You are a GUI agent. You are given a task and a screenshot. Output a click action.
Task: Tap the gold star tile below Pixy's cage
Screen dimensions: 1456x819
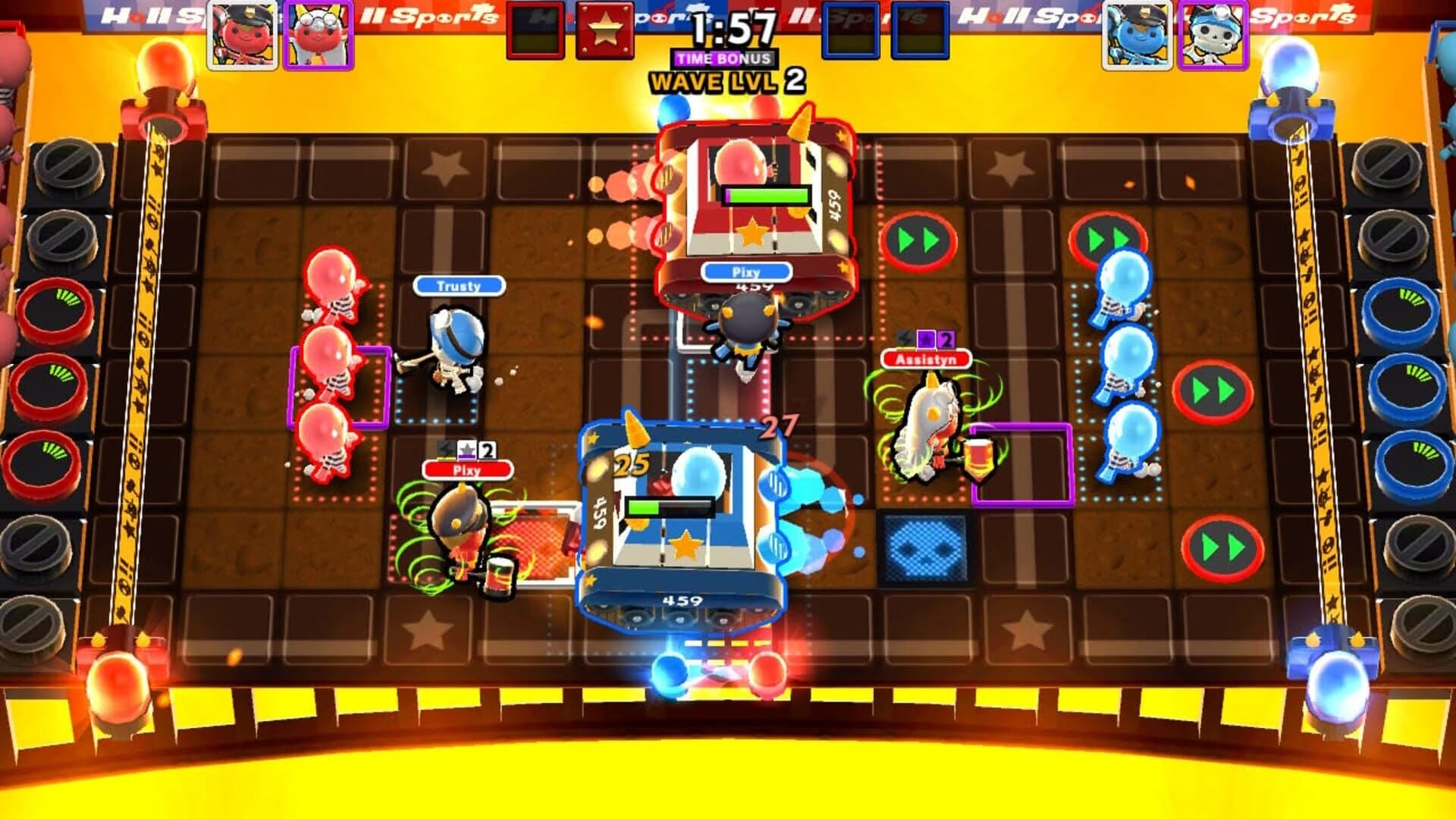(753, 235)
